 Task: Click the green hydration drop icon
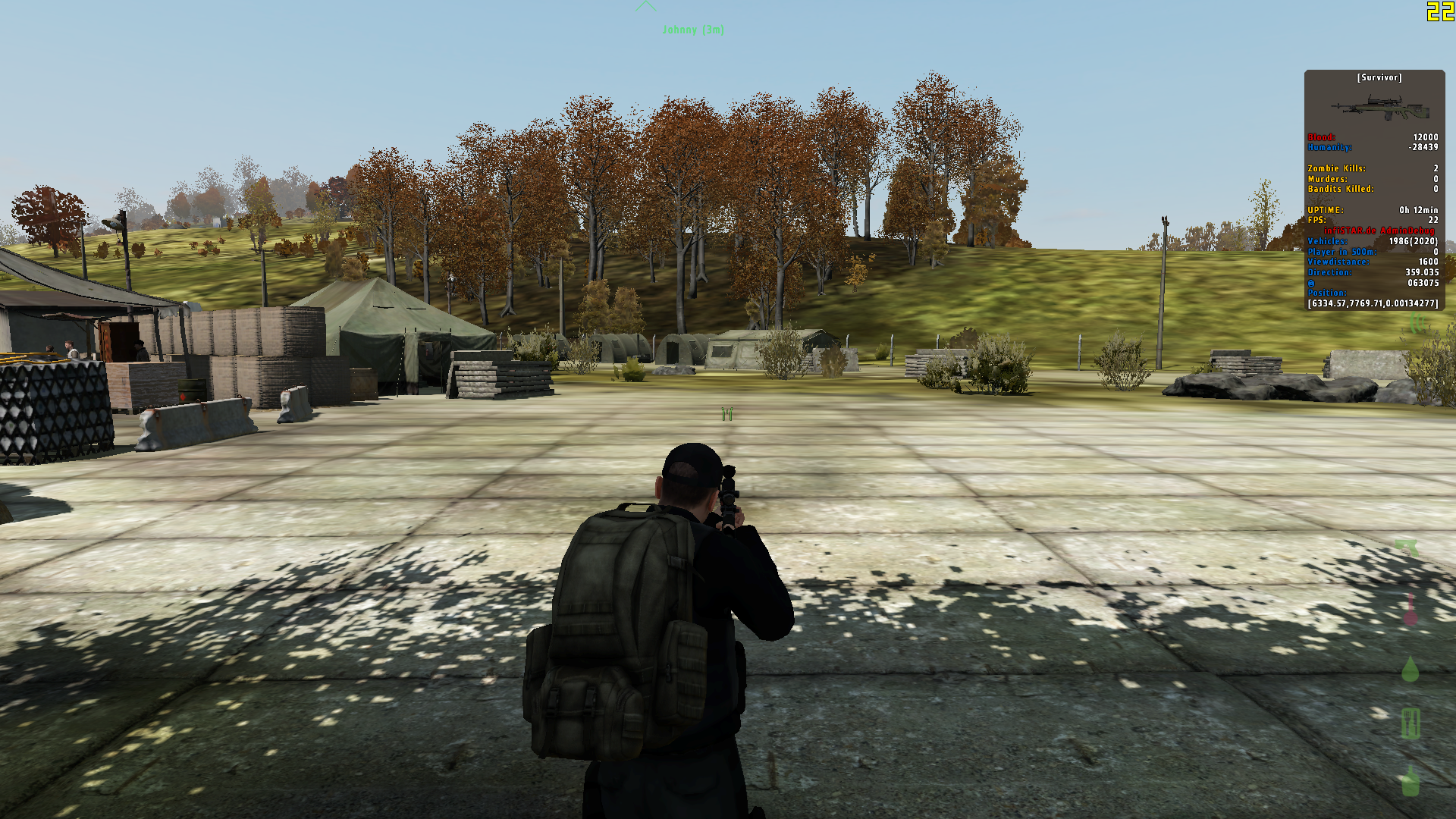tap(1410, 668)
